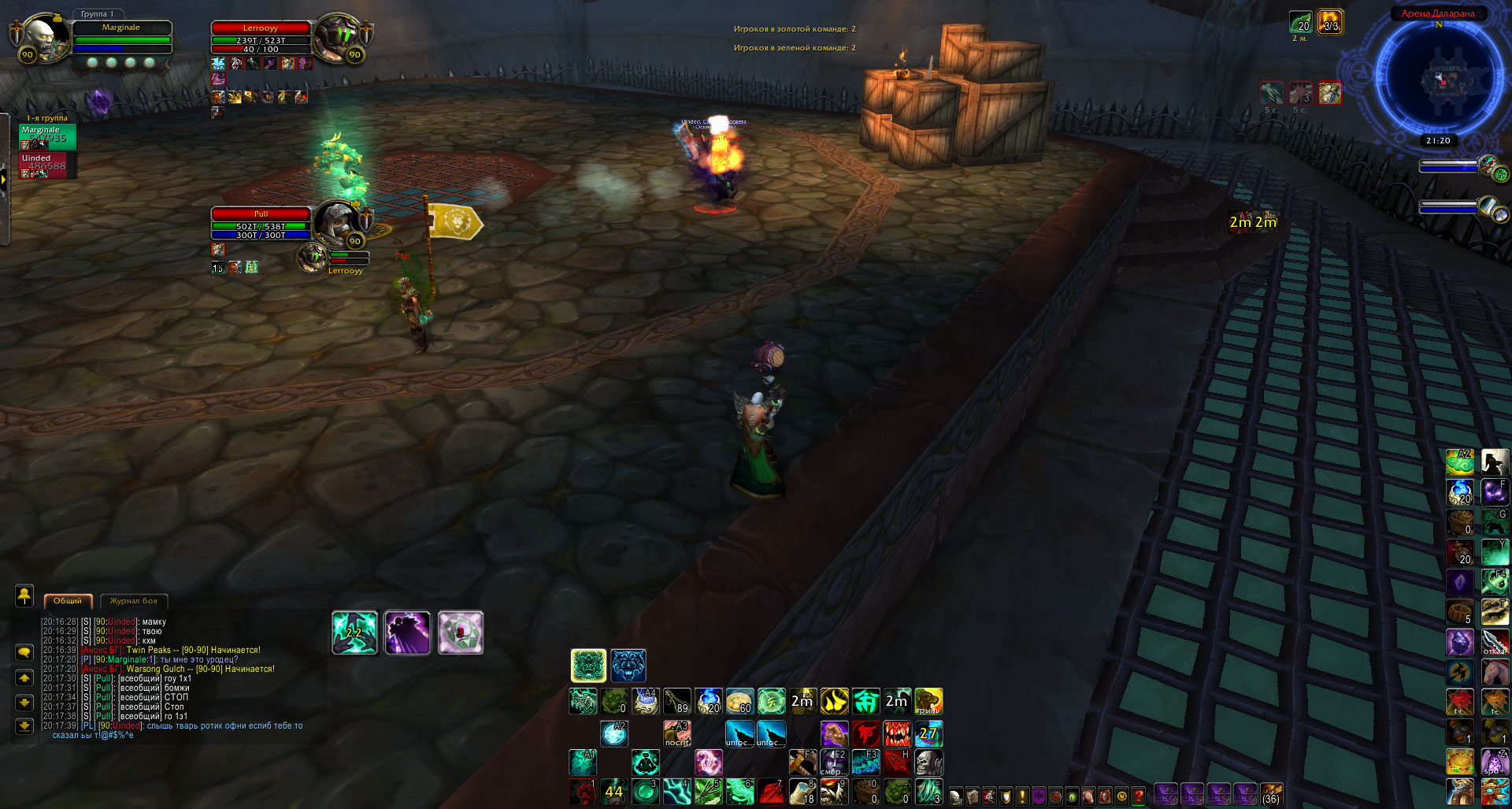Open the Dalaran Arena minimap
This screenshot has width=1512, height=809.
(1439, 79)
